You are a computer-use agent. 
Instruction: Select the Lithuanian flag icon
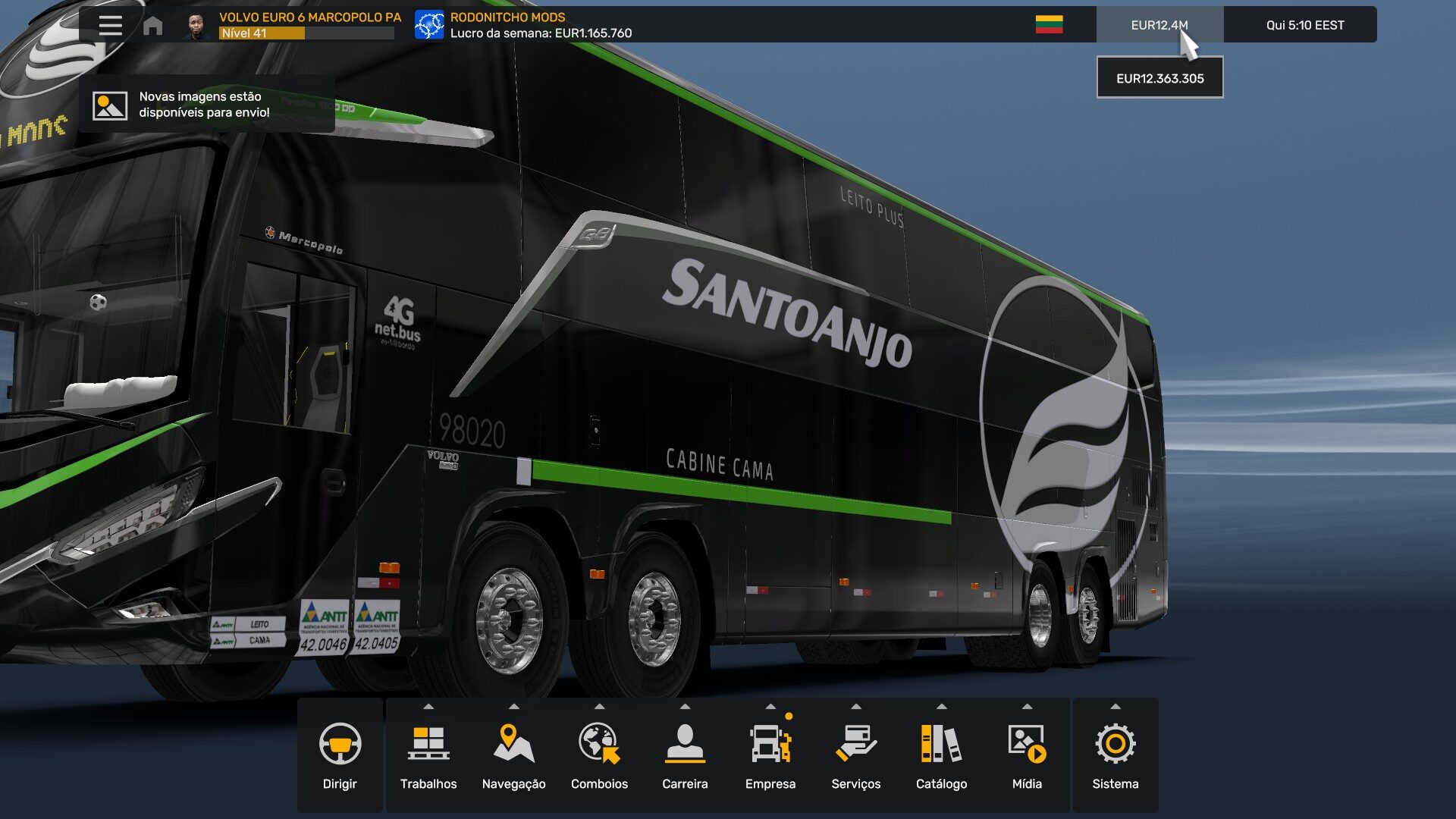[1049, 25]
